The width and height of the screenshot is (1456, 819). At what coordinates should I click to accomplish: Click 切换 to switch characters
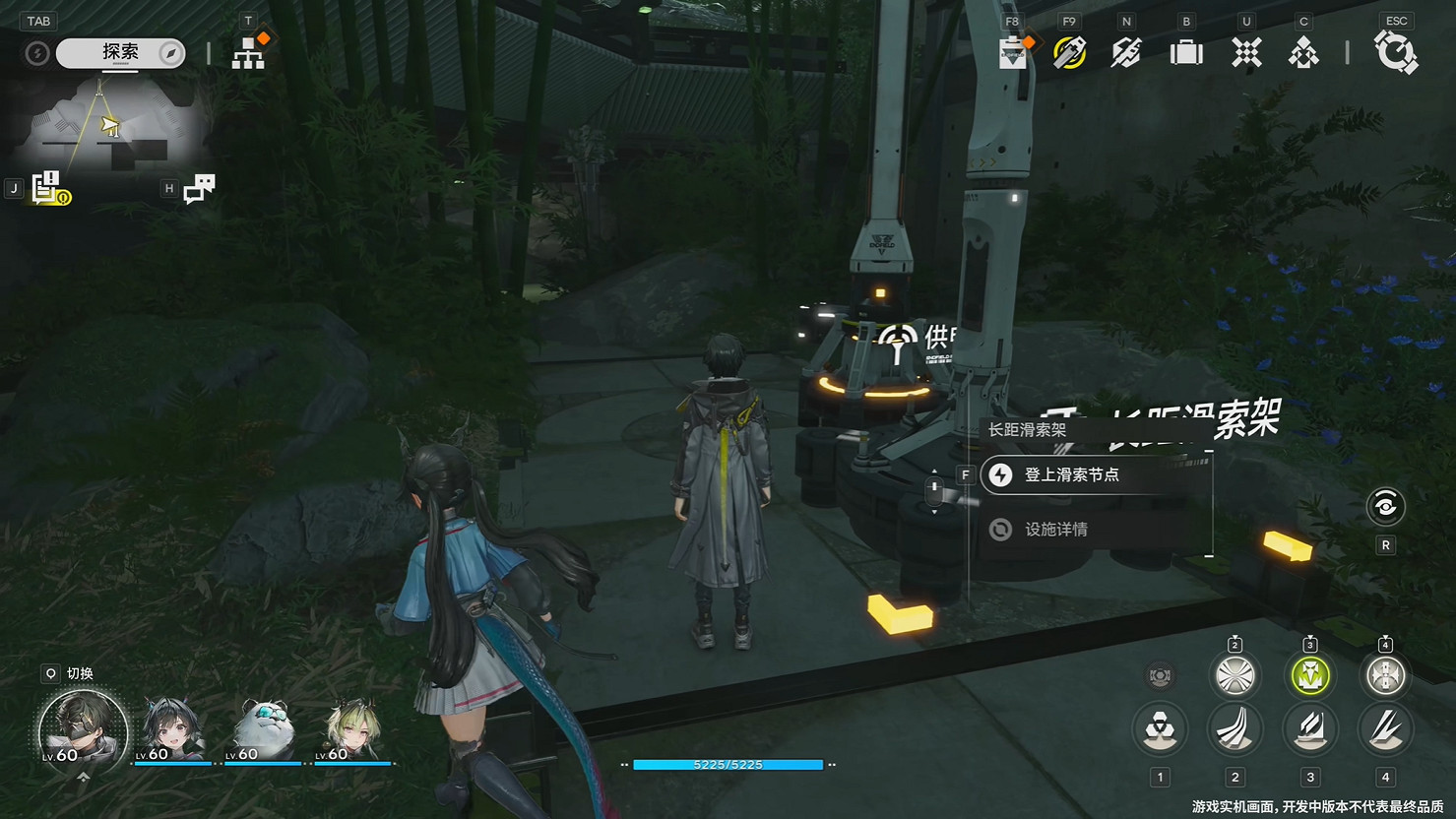pos(69,674)
